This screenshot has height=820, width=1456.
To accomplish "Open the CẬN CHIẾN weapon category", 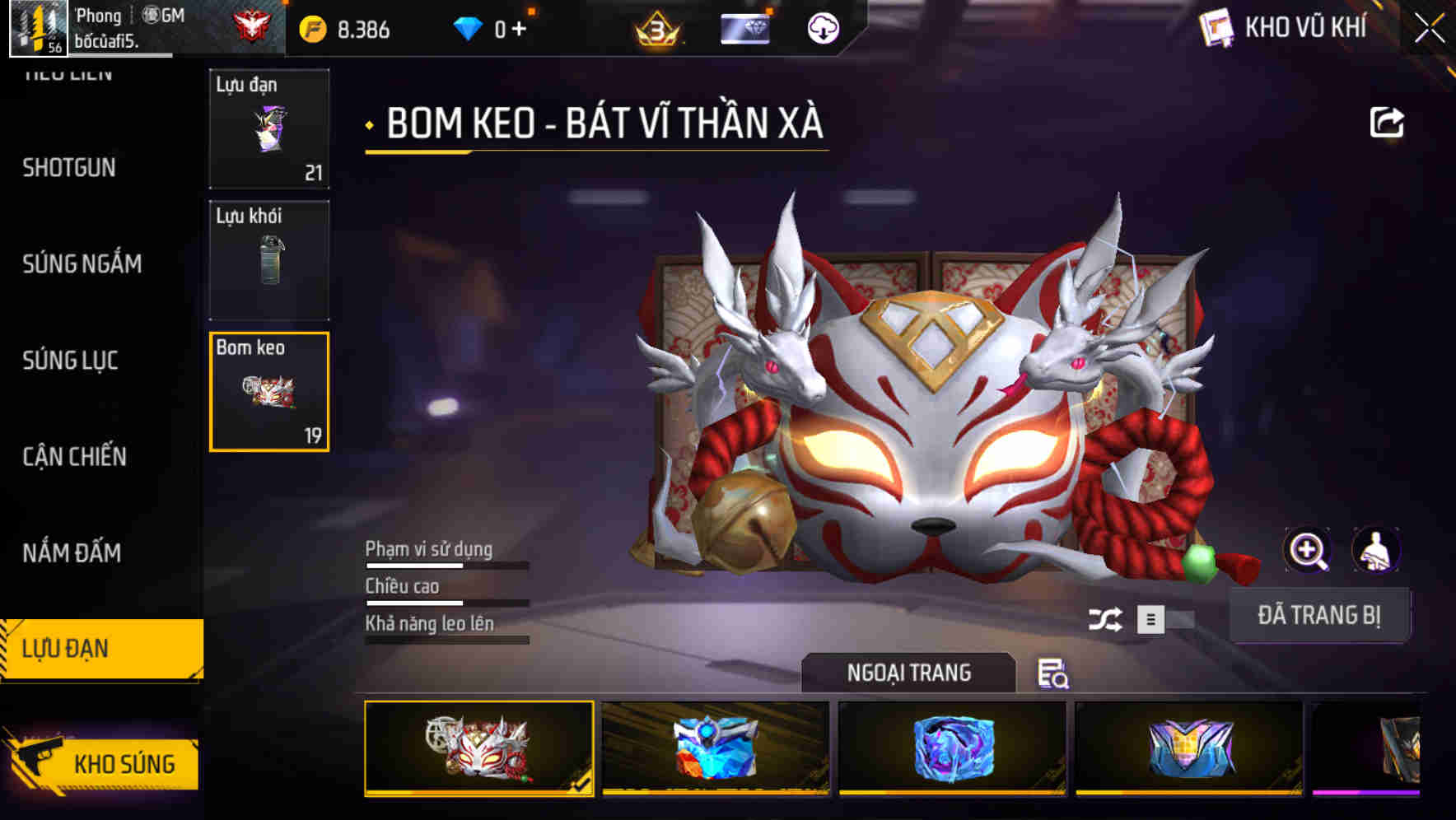I will [x=72, y=456].
